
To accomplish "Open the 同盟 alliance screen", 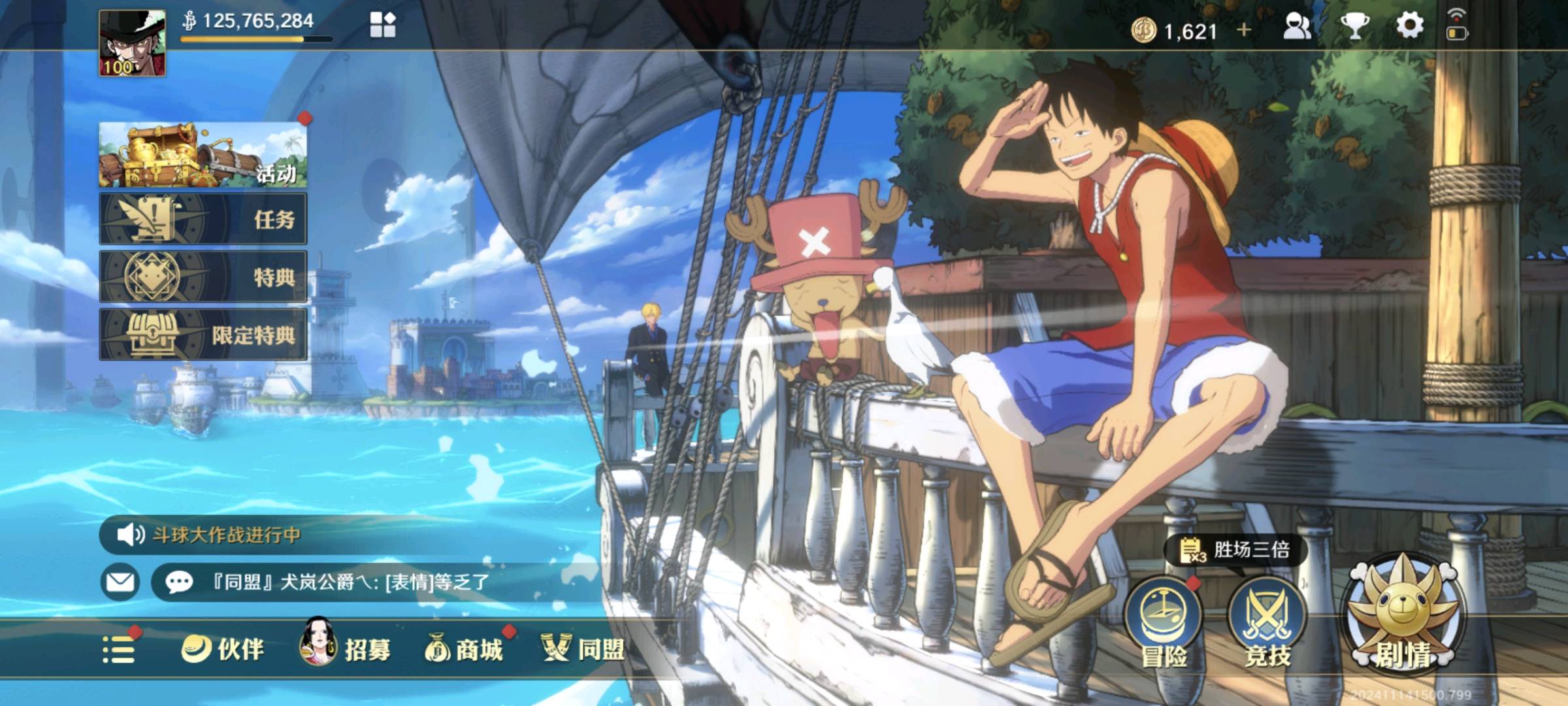I will pos(583,649).
